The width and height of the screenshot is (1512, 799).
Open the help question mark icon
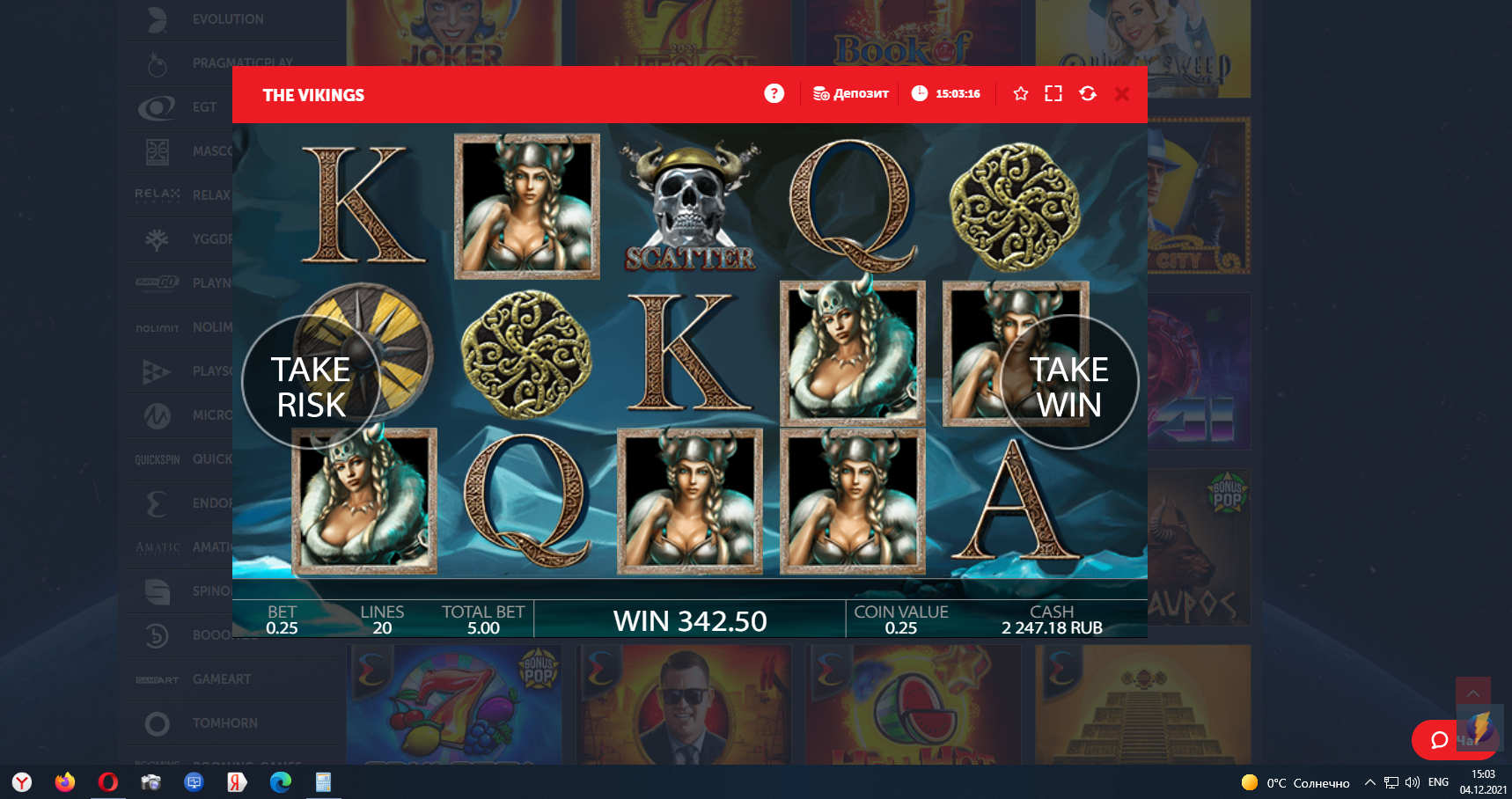point(774,93)
